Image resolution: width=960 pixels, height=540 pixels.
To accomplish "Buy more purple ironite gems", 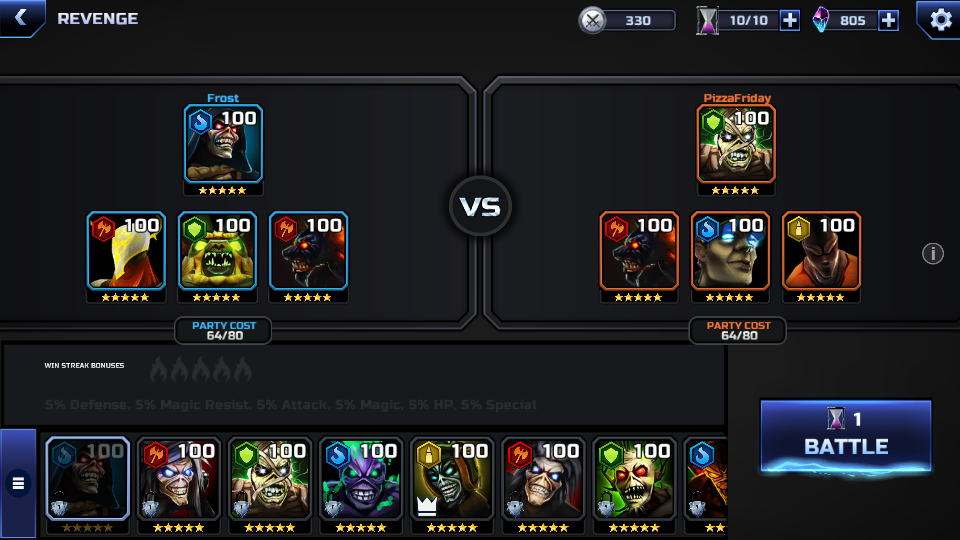I will click(888, 20).
